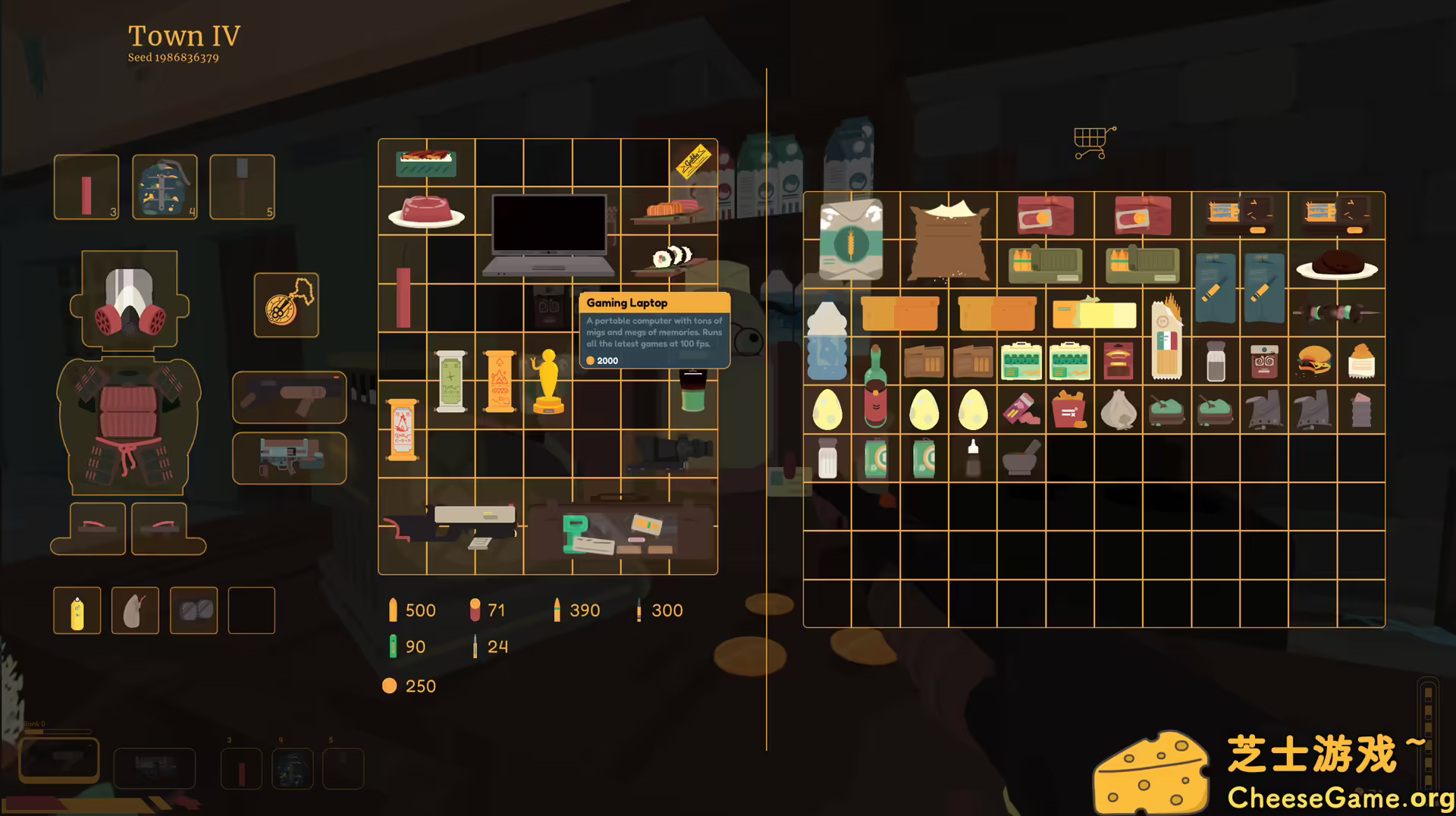Click the yellow spray bottle quick slot
This screenshot has width=1456, height=816.
pos(77,611)
